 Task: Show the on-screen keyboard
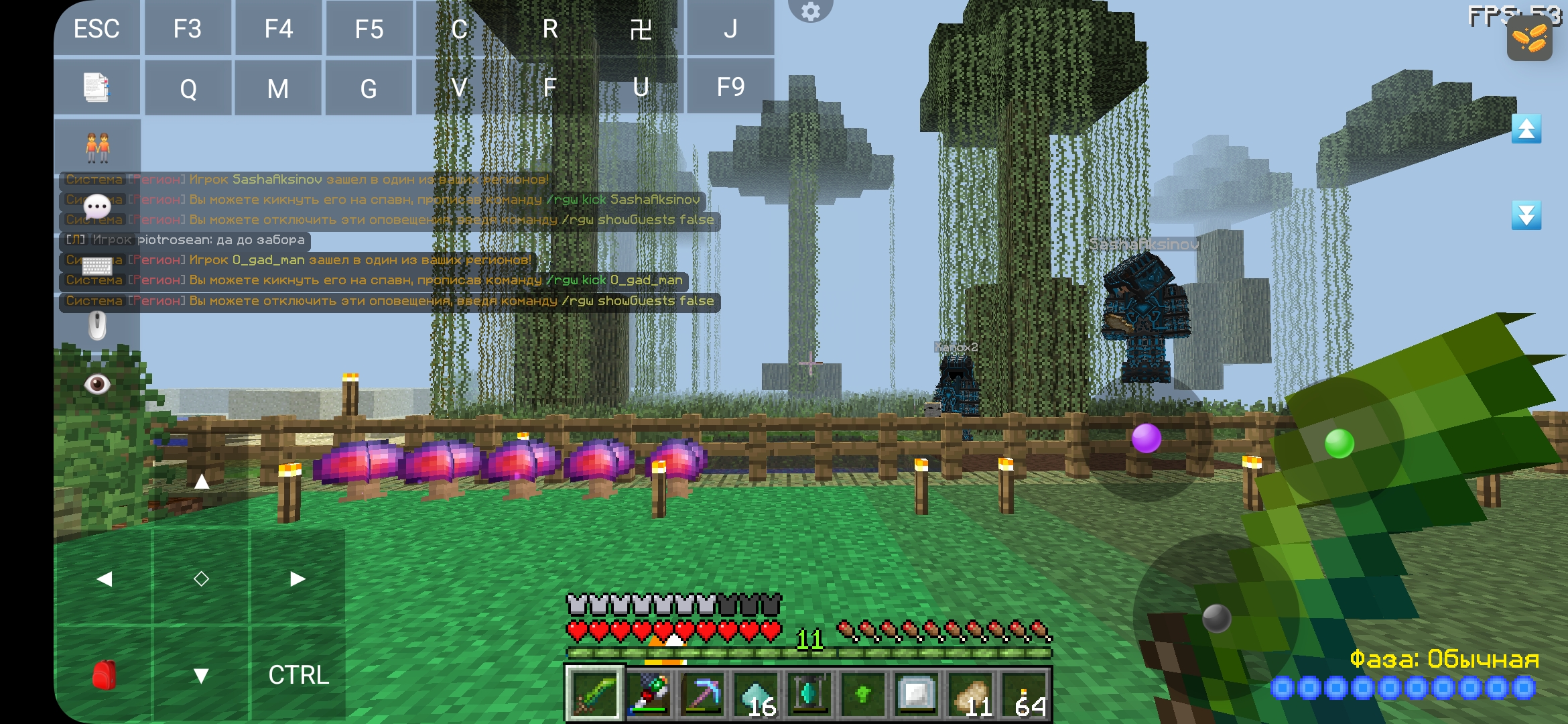pos(97,265)
